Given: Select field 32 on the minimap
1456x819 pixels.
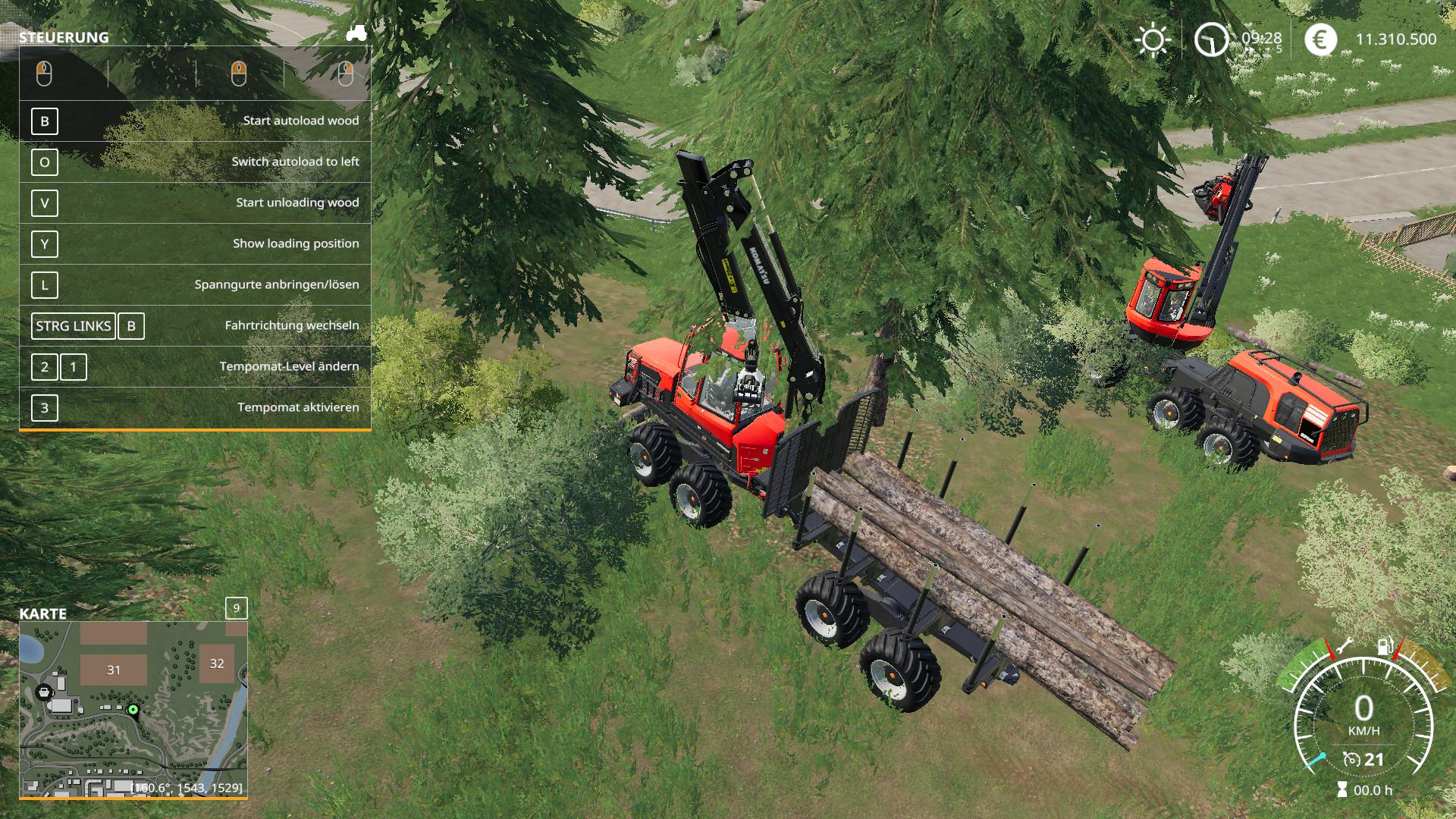Looking at the screenshot, I should tap(217, 664).
